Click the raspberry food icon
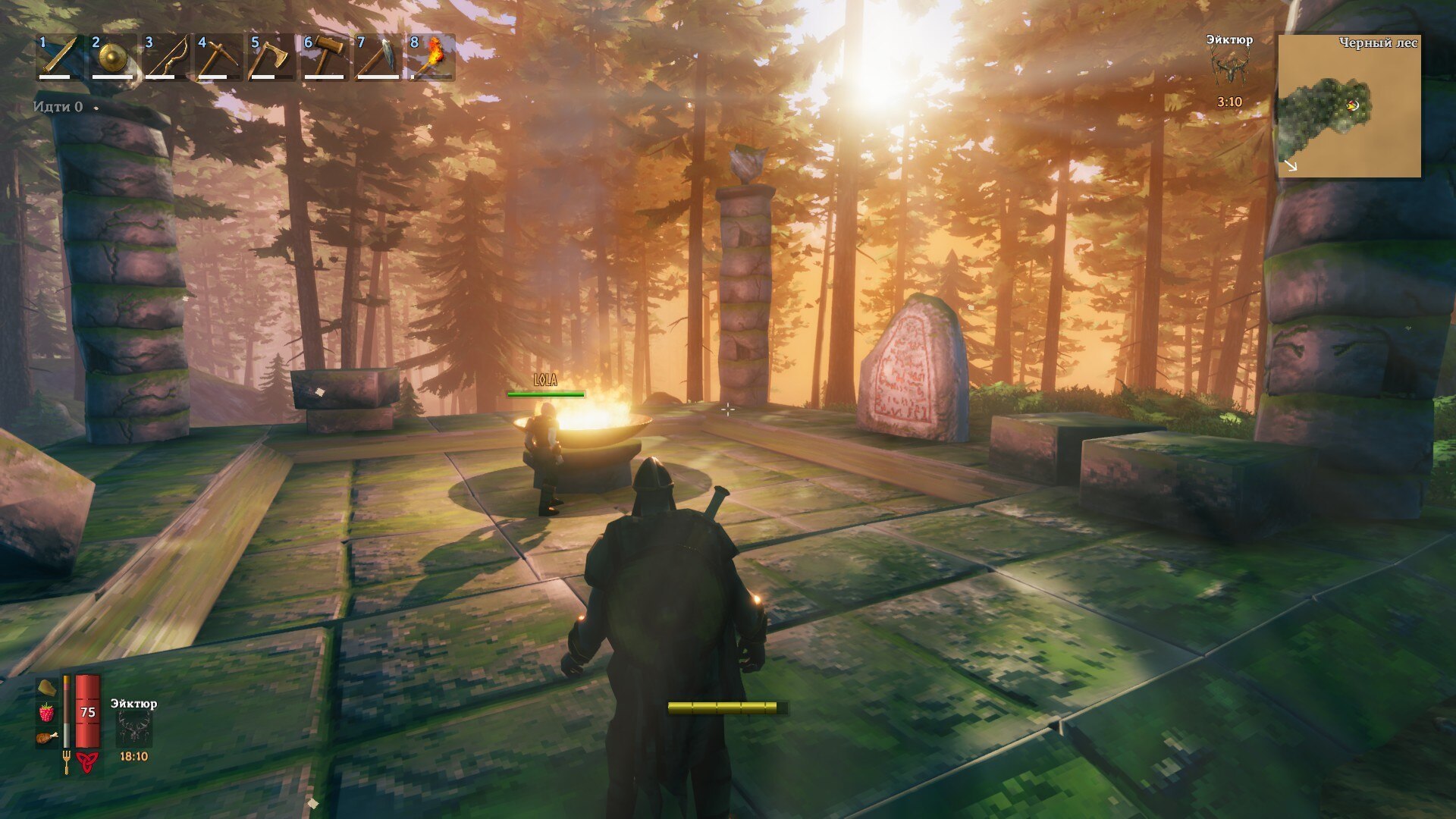The image size is (1456, 819). point(47,712)
